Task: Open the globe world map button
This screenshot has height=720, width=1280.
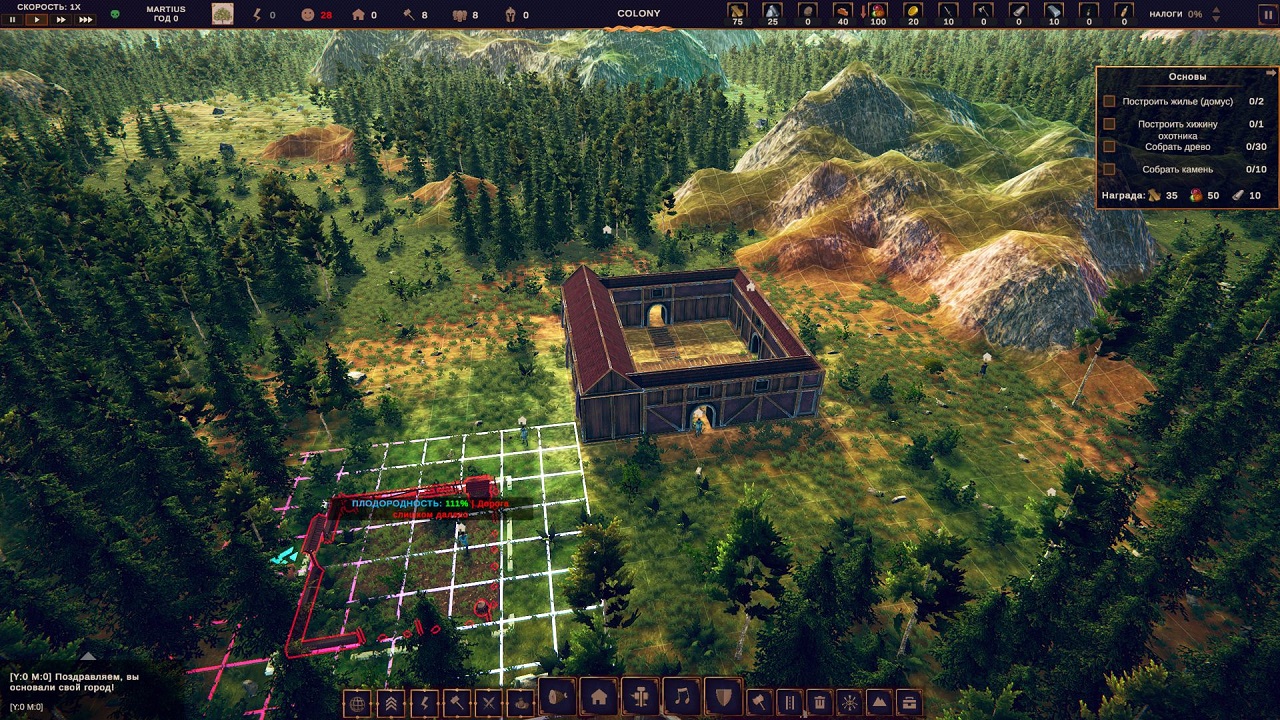Action: (x=356, y=703)
